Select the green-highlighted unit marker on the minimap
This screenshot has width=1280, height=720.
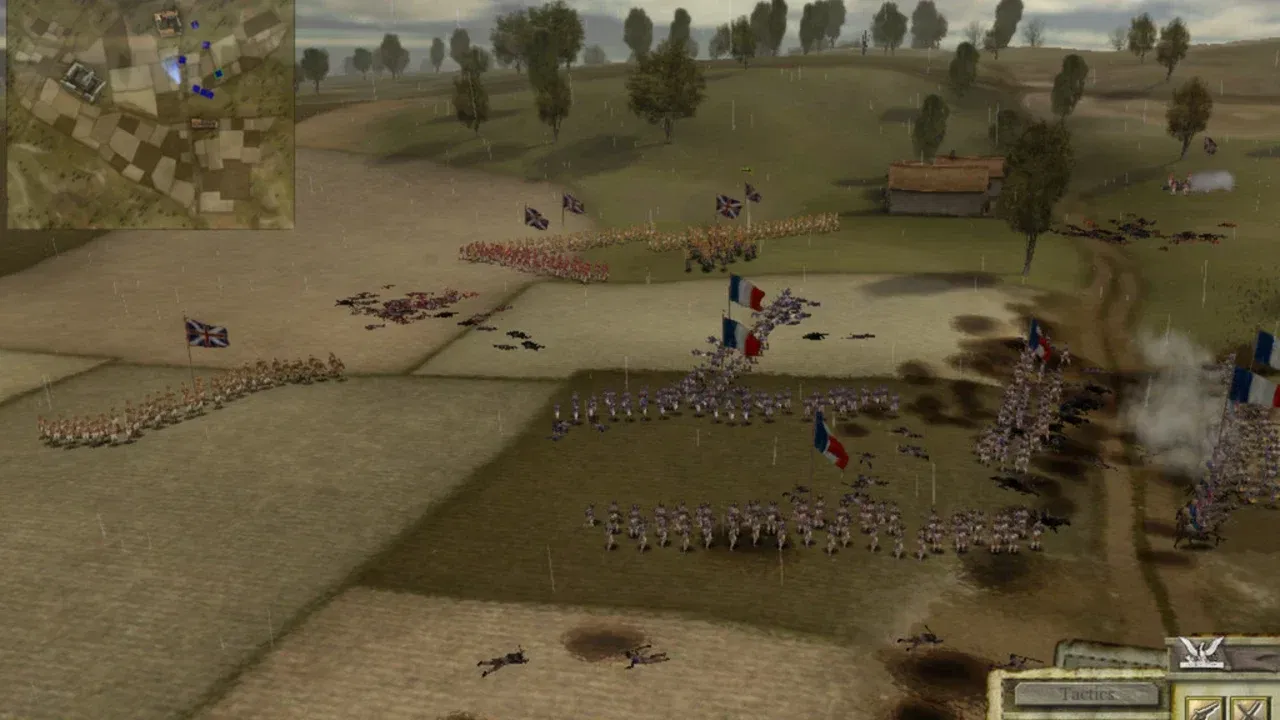[218, 73]
